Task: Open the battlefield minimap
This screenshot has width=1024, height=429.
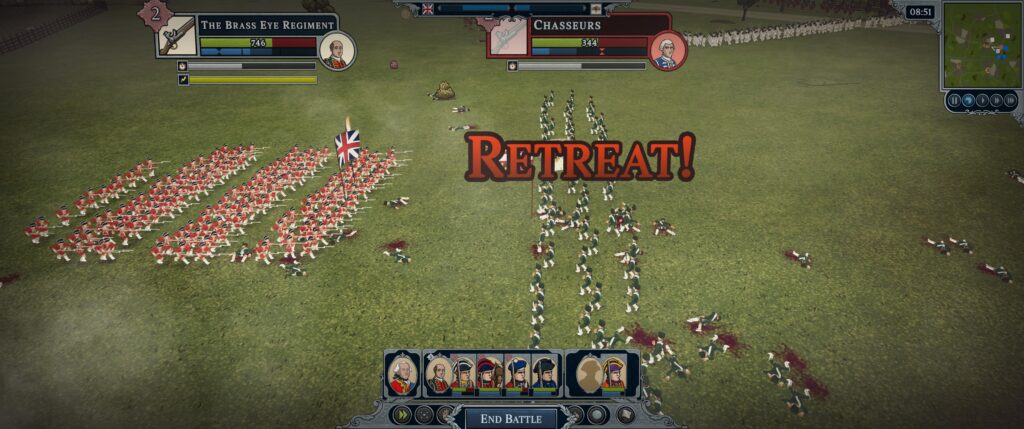Action: click(981, 45)
